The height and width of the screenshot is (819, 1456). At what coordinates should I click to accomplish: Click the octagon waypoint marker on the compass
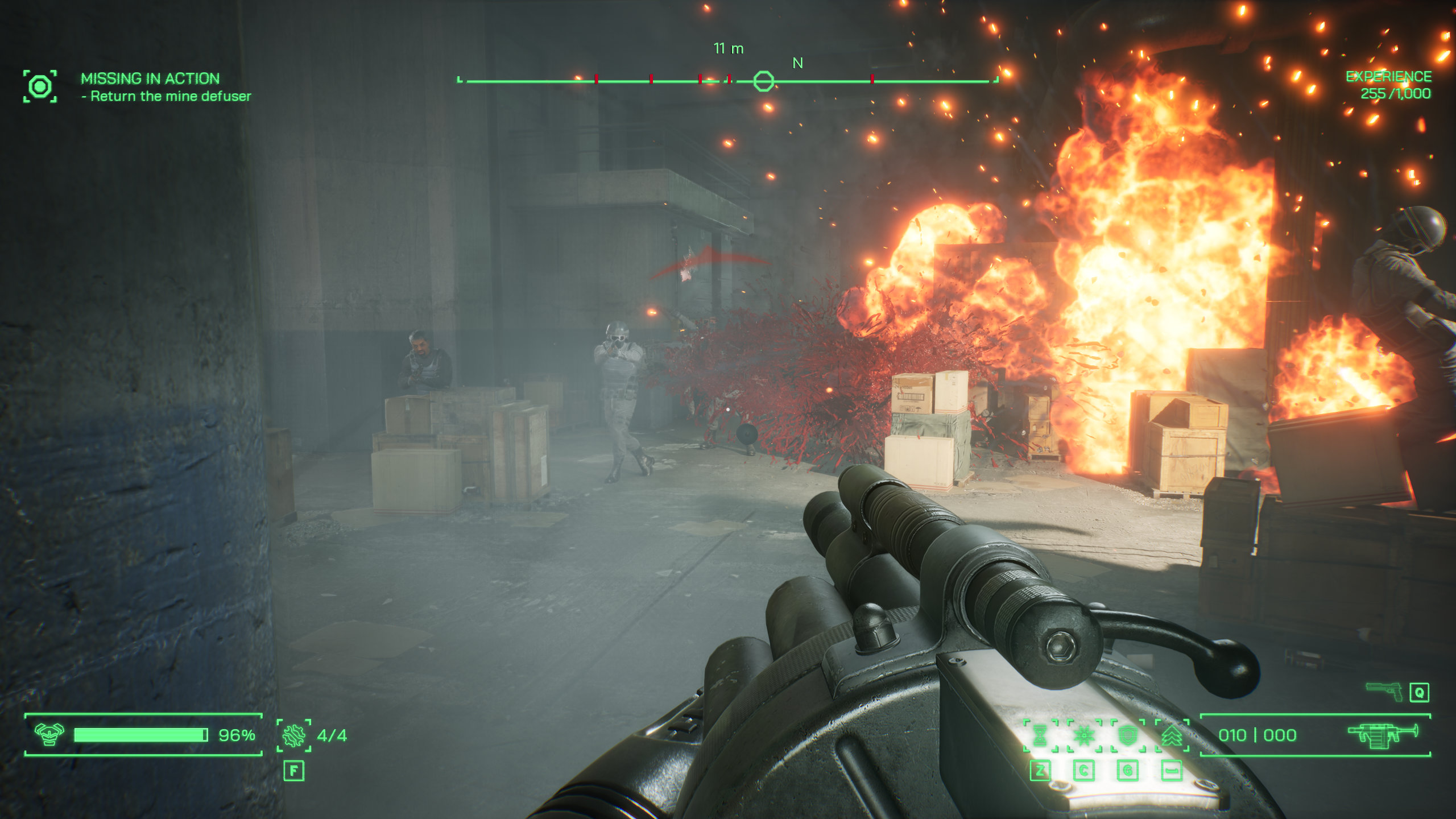point(763,81)
